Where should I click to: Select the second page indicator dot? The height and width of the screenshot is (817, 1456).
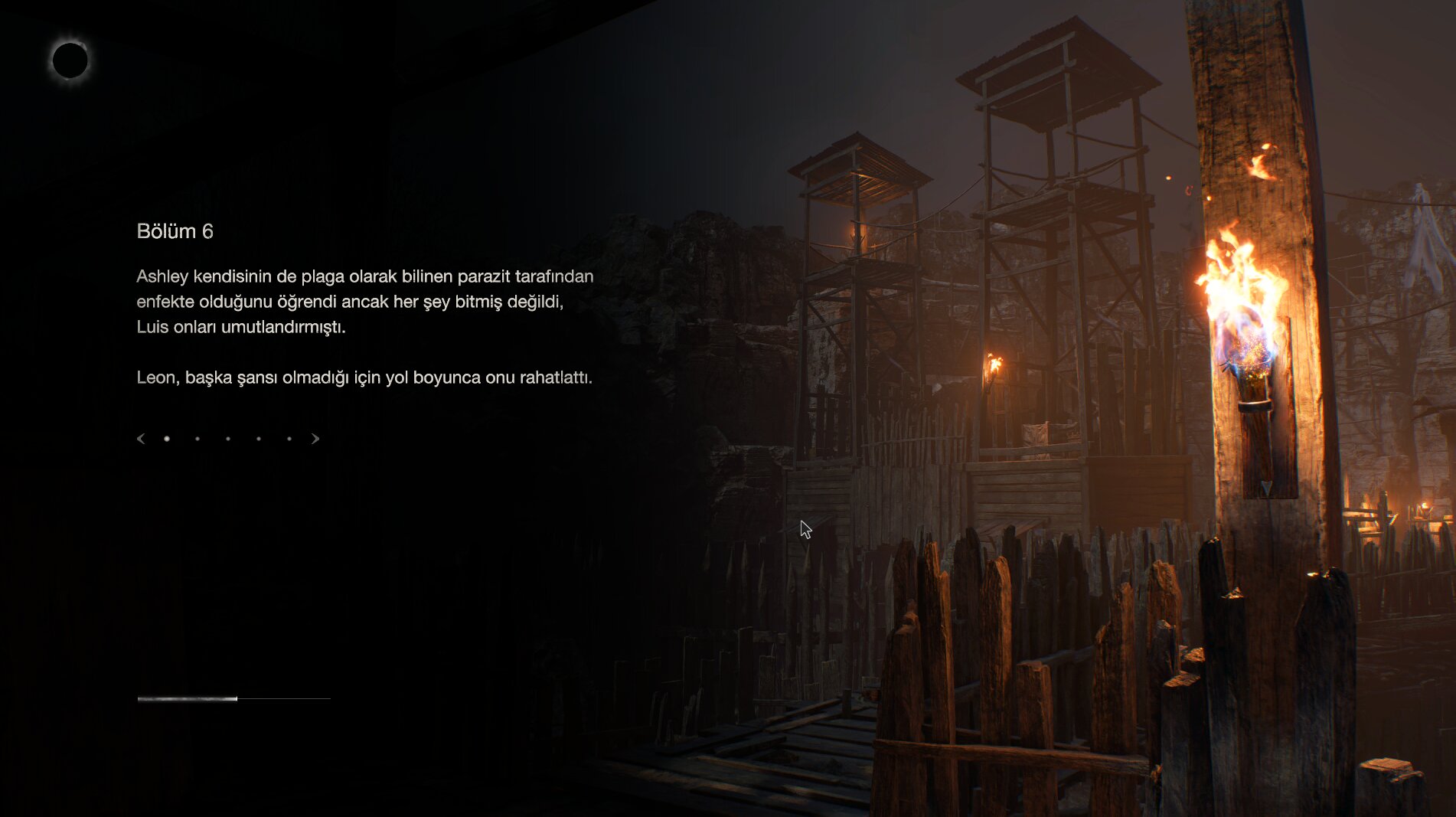(198, 438)
